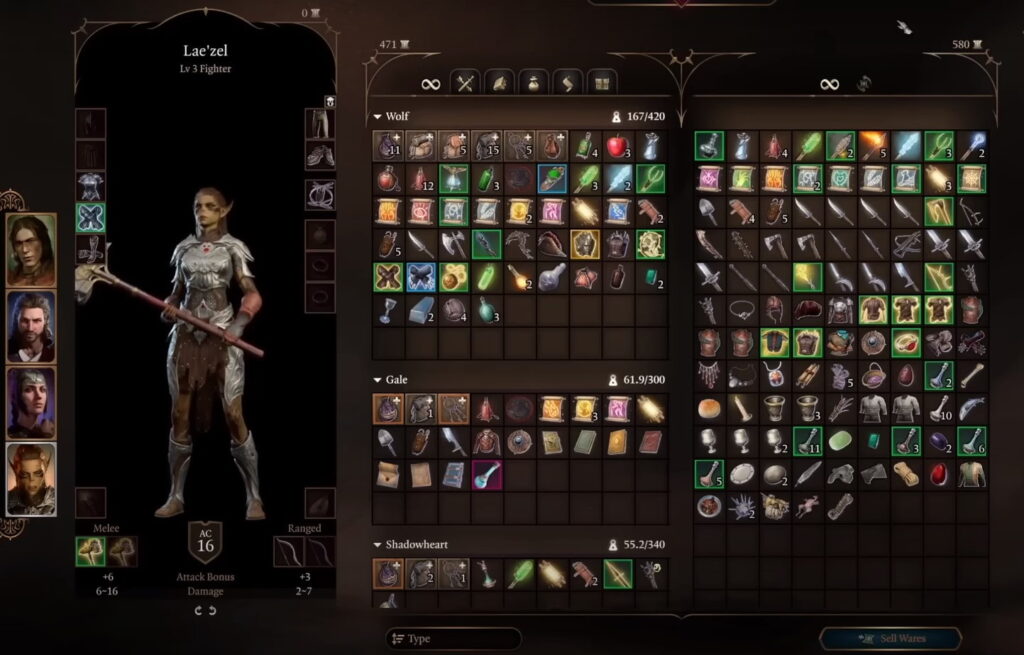Click the equipped chest armour slot

point(91,186)
